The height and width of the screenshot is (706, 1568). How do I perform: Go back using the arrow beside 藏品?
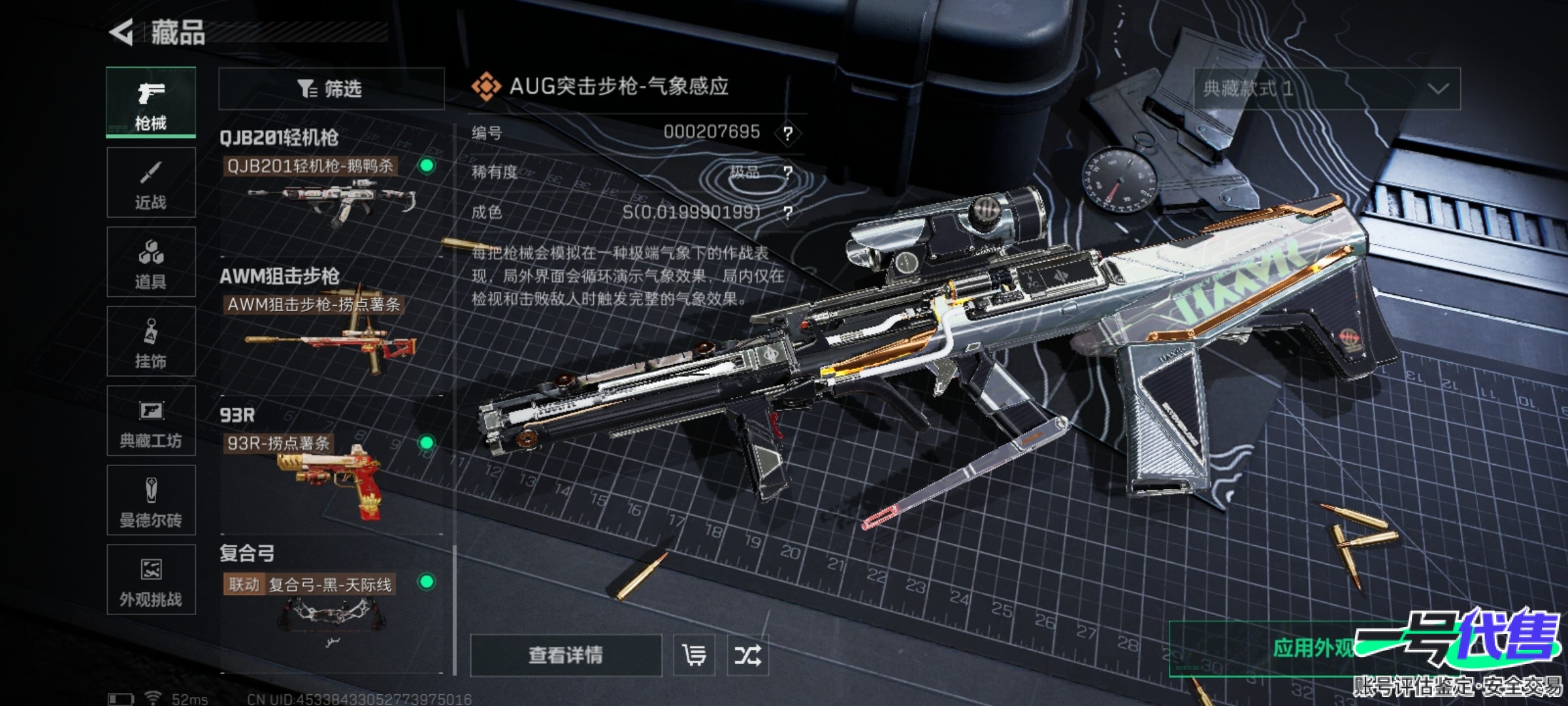(122, 32)
